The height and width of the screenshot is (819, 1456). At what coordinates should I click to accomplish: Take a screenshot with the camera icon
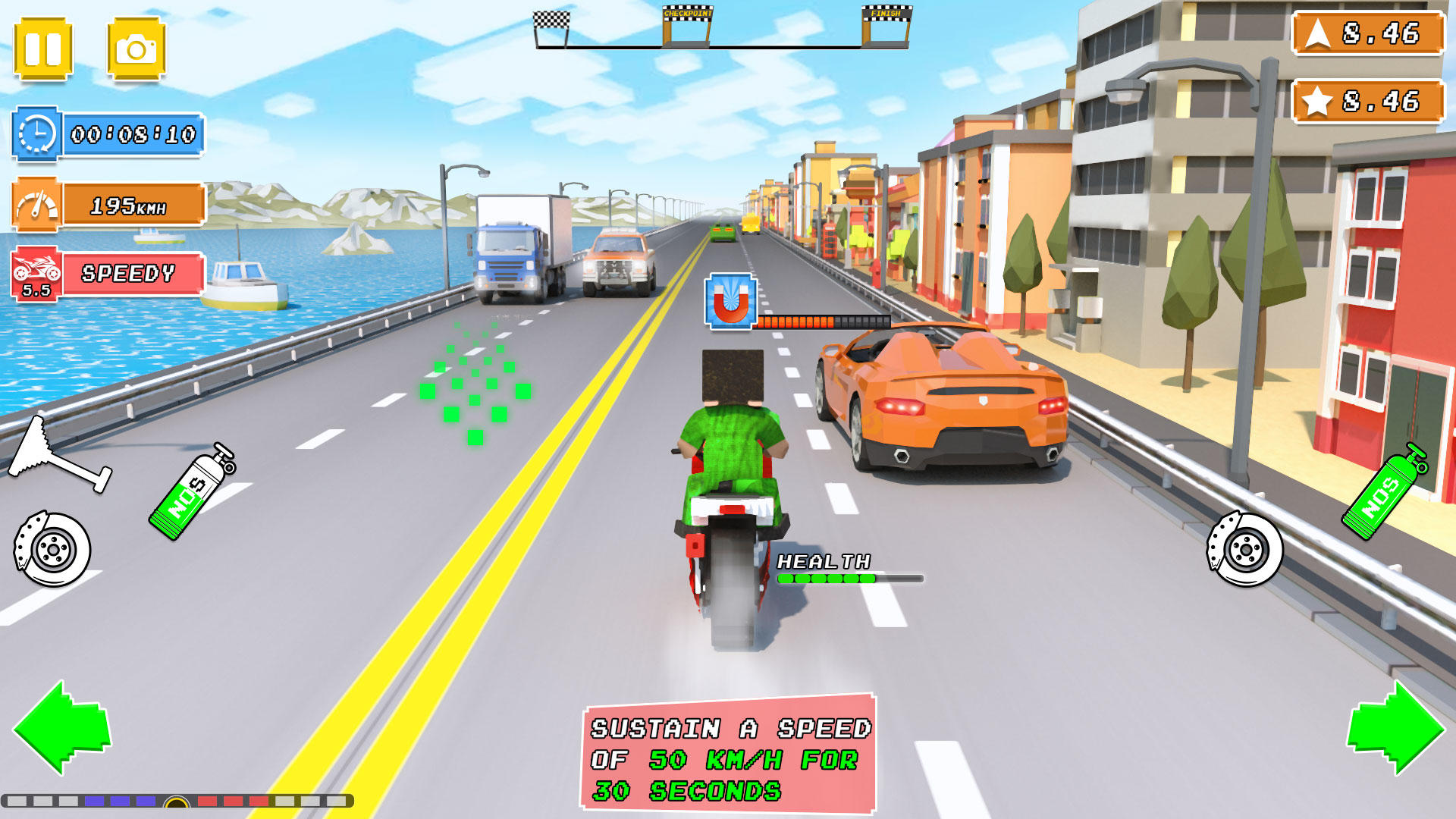(x=136, y=47)
